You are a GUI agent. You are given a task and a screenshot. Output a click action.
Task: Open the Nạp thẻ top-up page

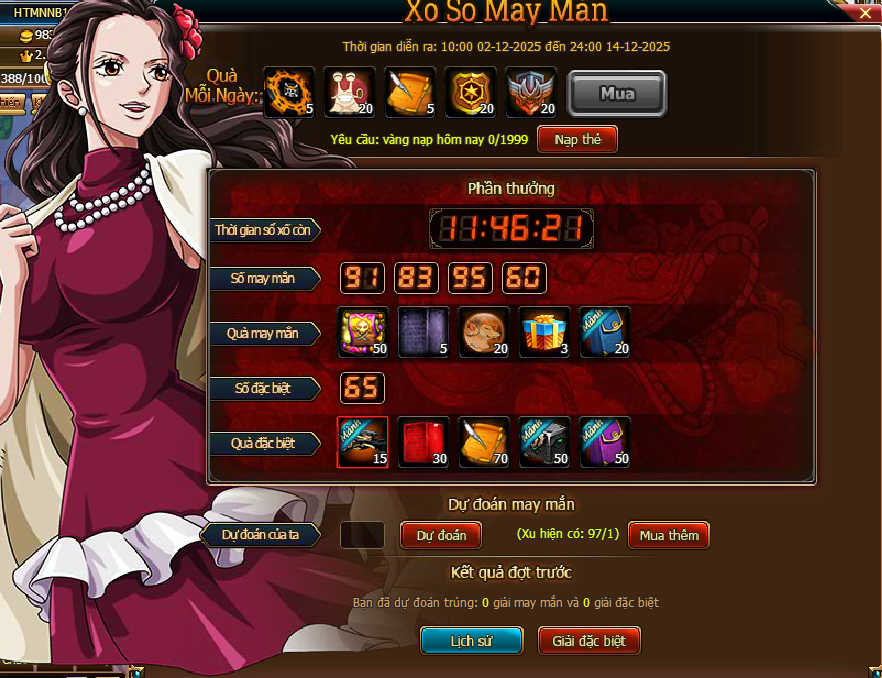[x=577, y=139]
